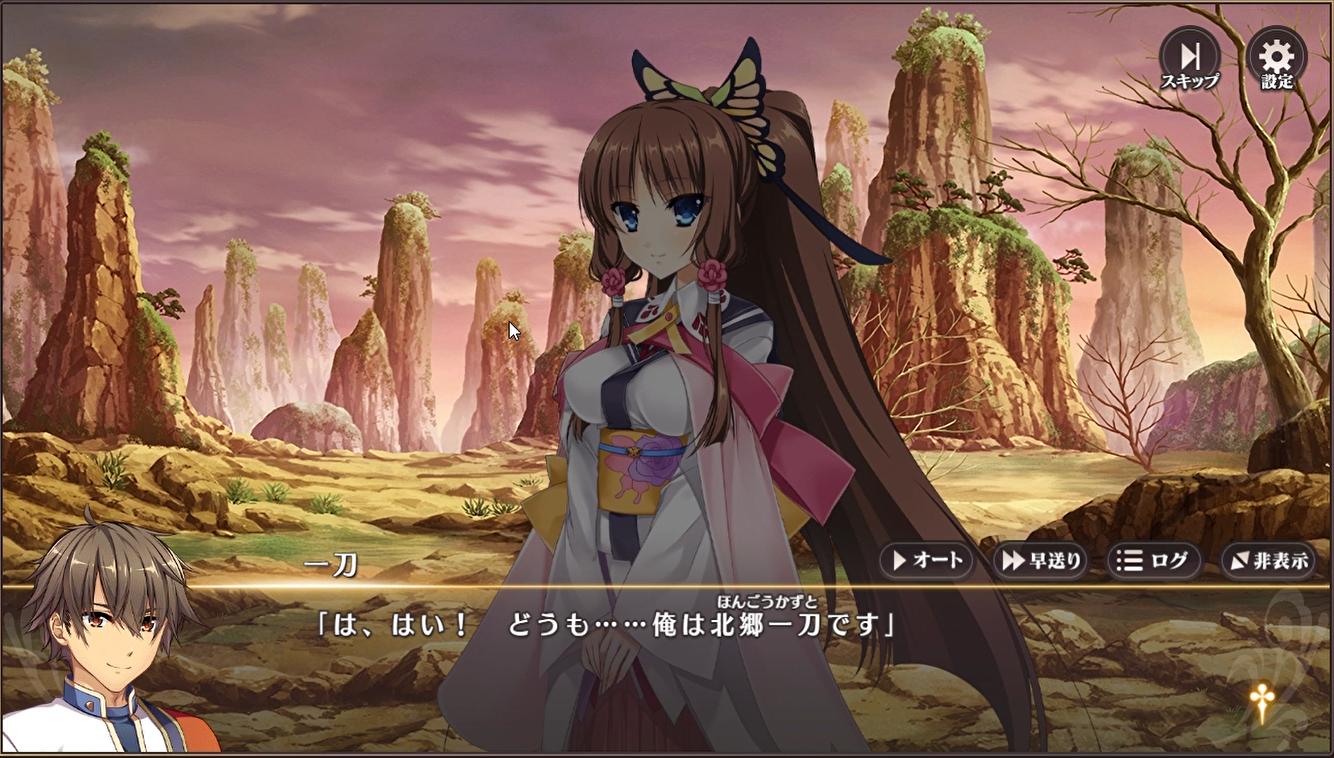Enable auto-read mode with オート
Viewport: 1334px width, 758px height.
(928, 561)
